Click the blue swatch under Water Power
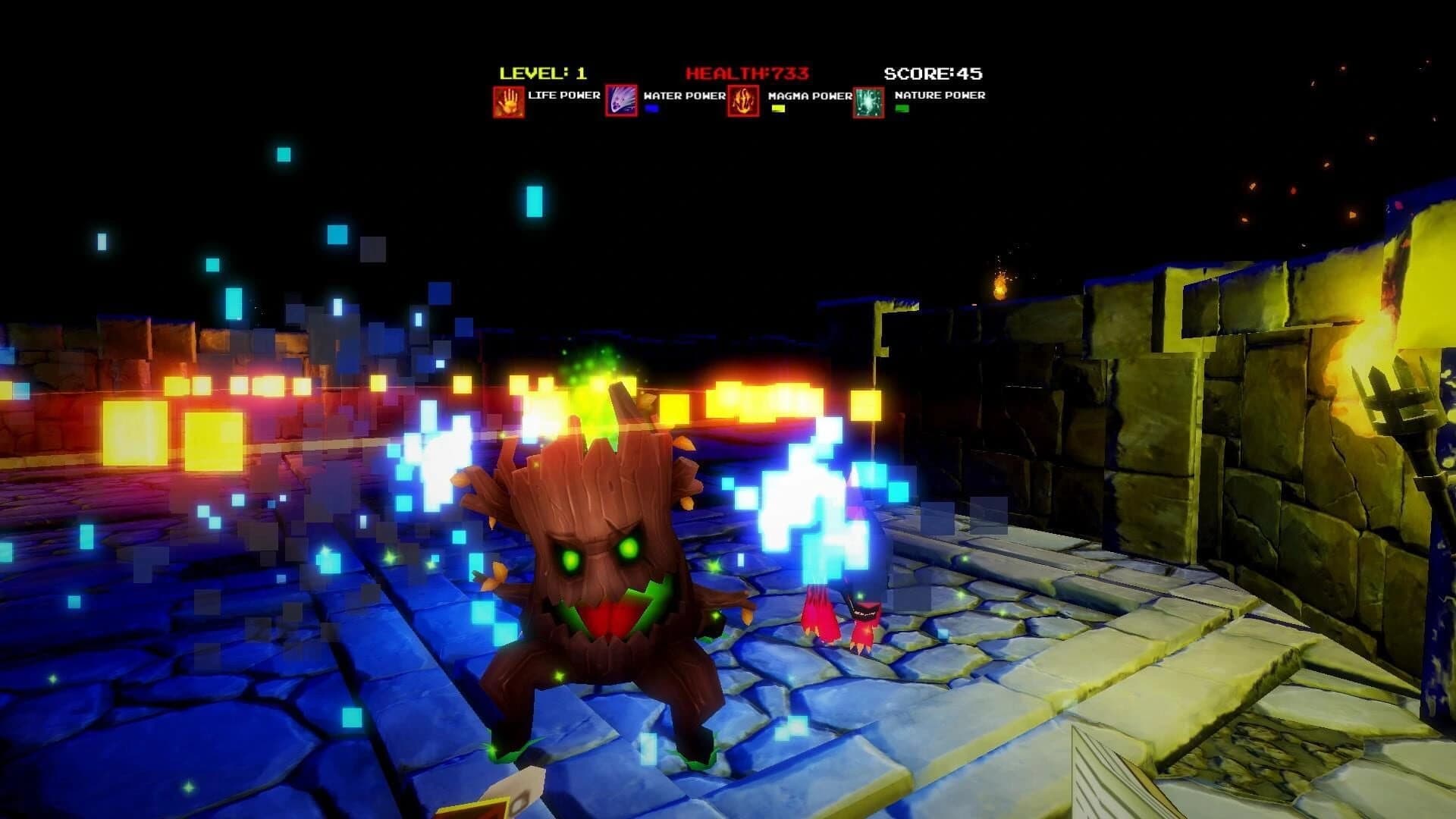Viewport: 1456px width, 819px height. pyautogui.click(x=651, y=109)
